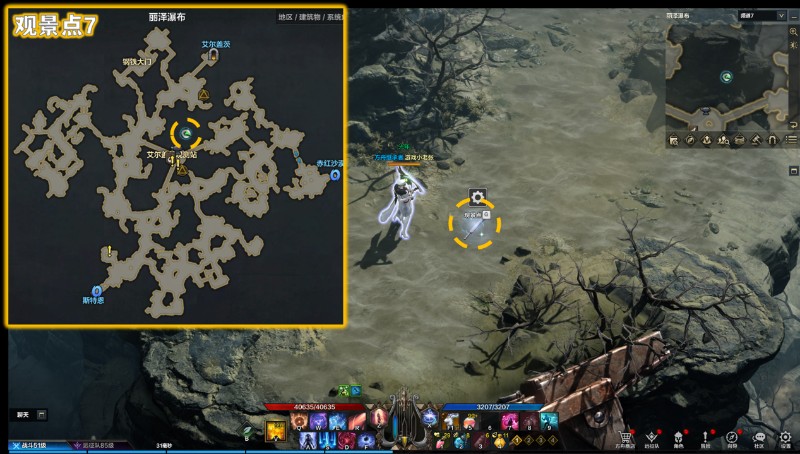Open the 社区 community menu
800x454 pixels.
(x=759, y=437)
